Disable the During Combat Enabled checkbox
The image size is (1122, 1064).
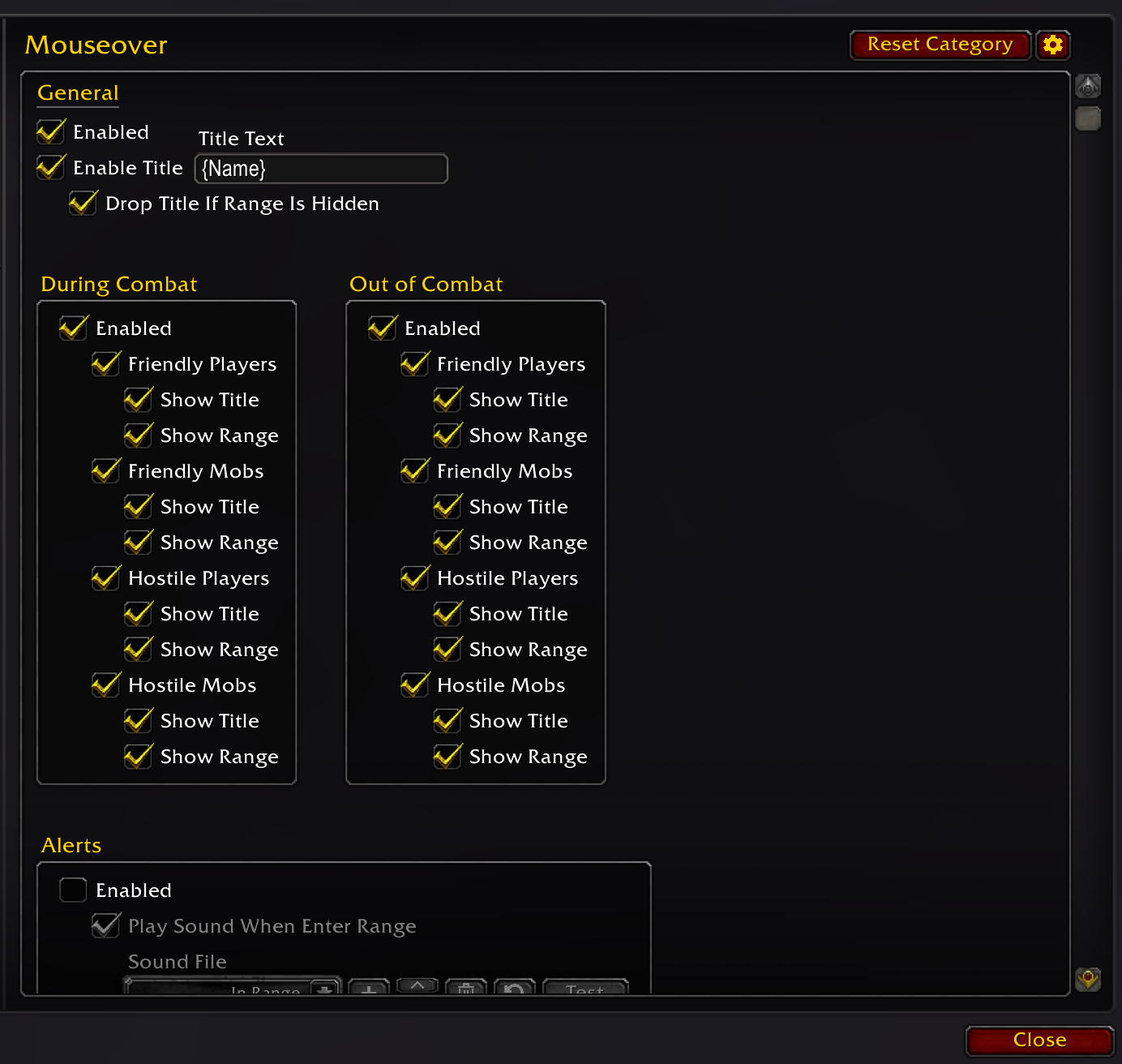(x=73, y=328)
